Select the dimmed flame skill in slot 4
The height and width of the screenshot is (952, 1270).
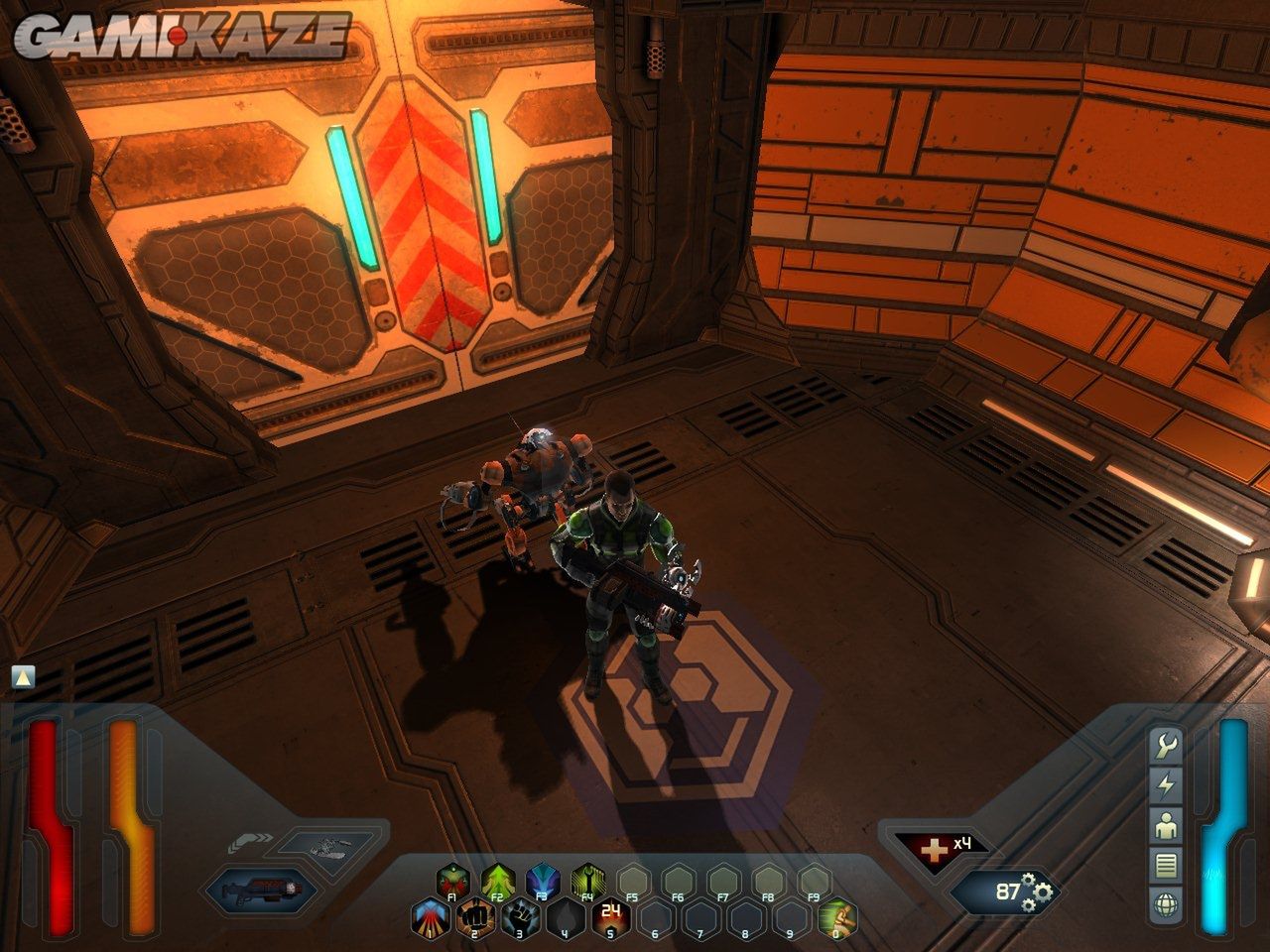coord(565,917)
